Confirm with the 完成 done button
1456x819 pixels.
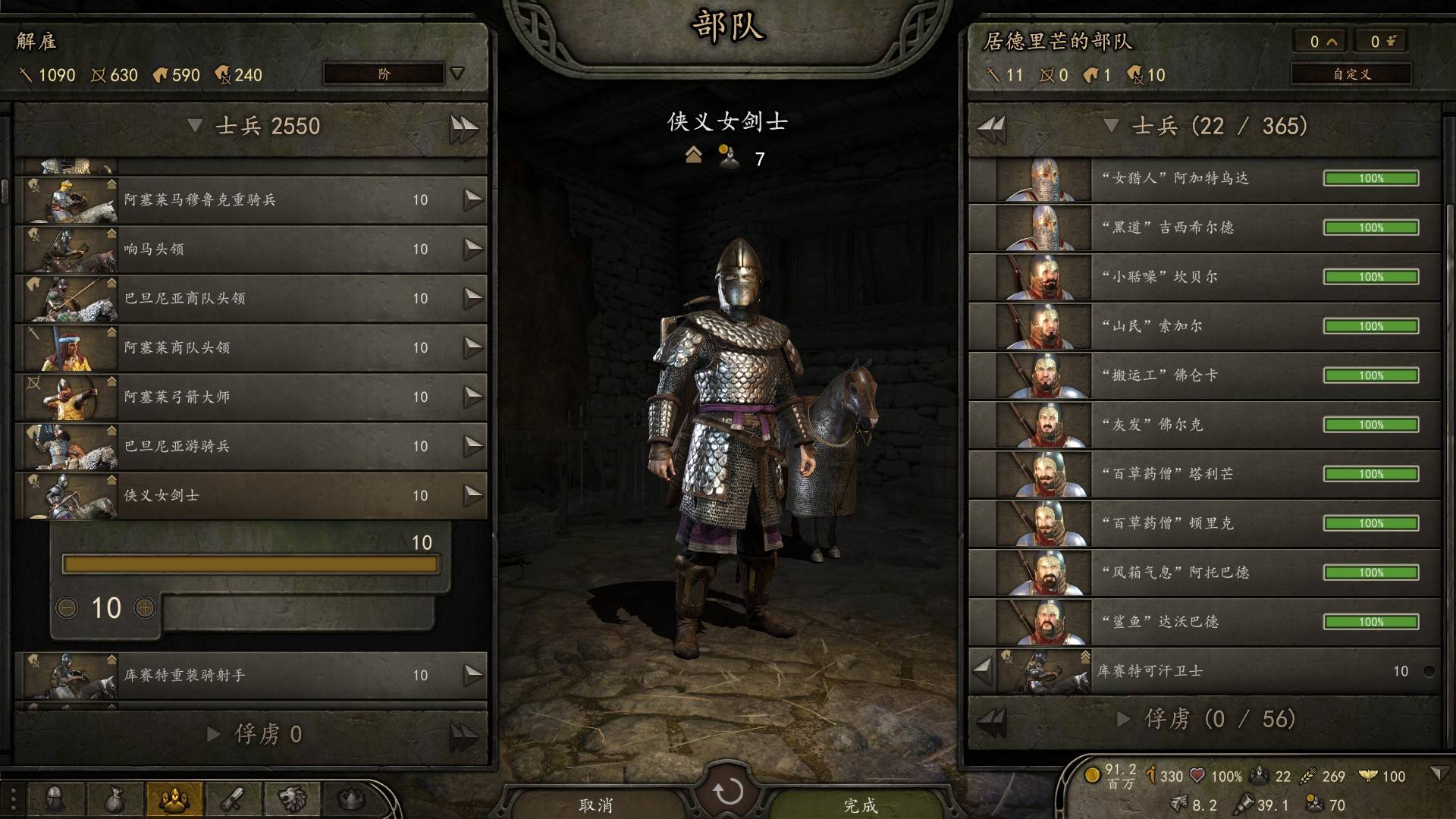(860, 805)
